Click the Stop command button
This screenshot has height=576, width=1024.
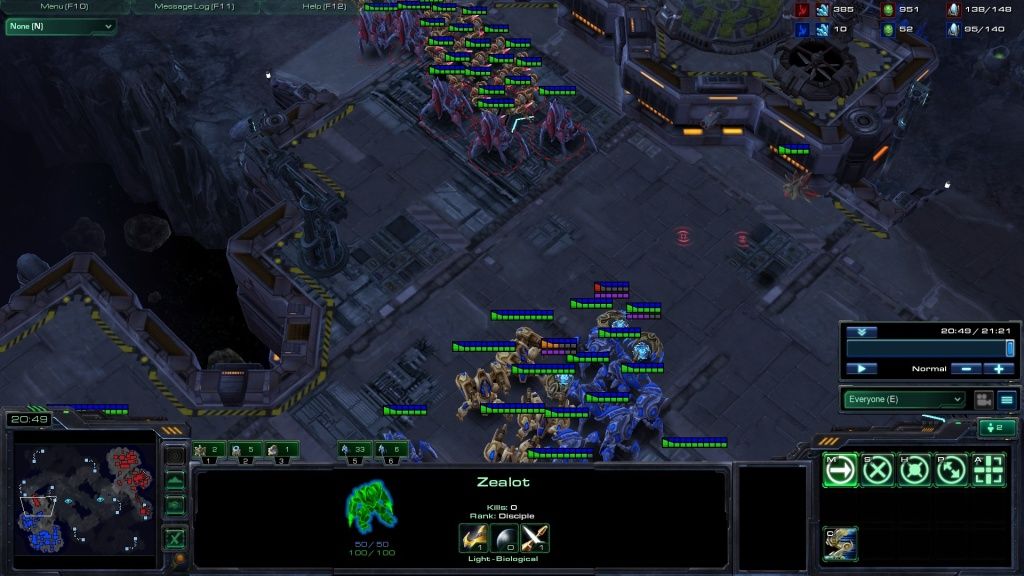877,470
